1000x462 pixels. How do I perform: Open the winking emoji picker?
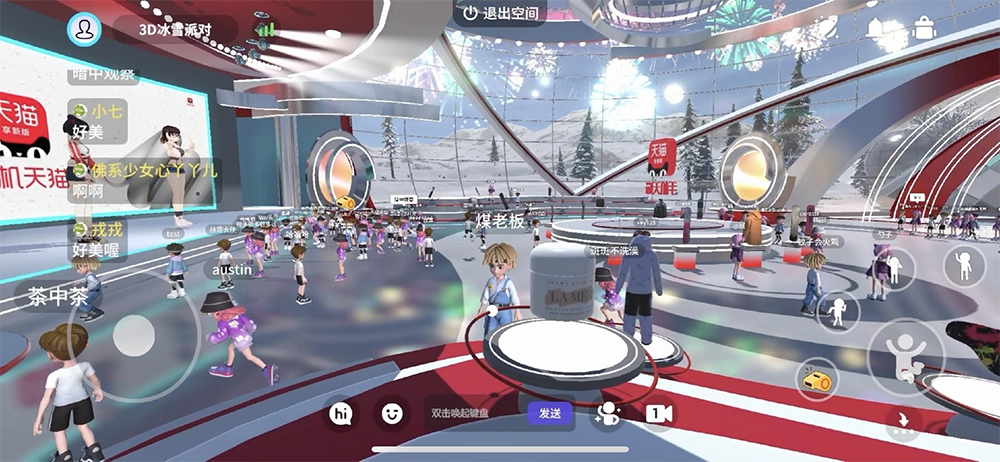coord(392,413)
